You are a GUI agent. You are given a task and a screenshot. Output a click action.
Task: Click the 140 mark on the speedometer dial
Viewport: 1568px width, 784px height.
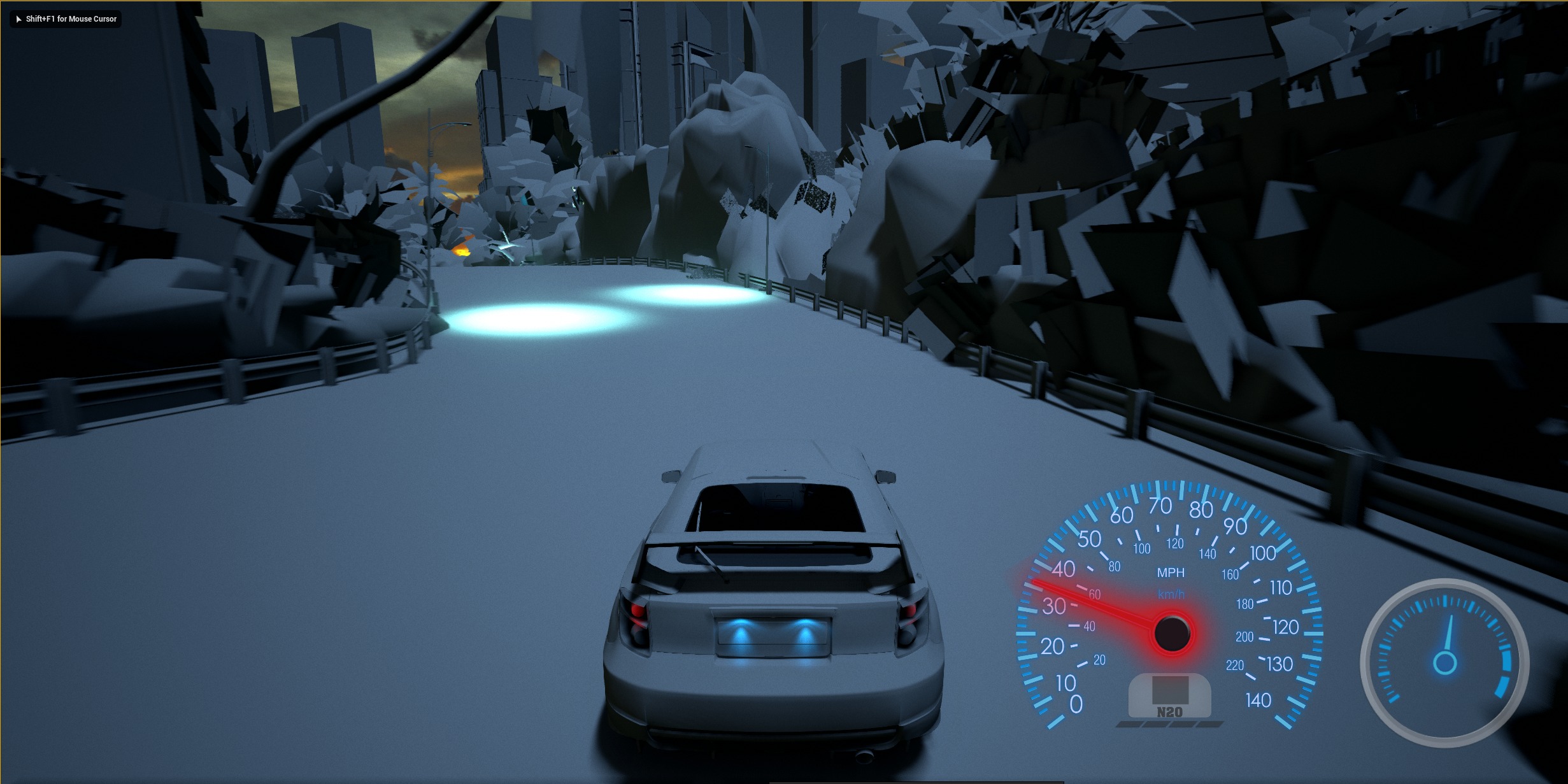pos(1258,699)
